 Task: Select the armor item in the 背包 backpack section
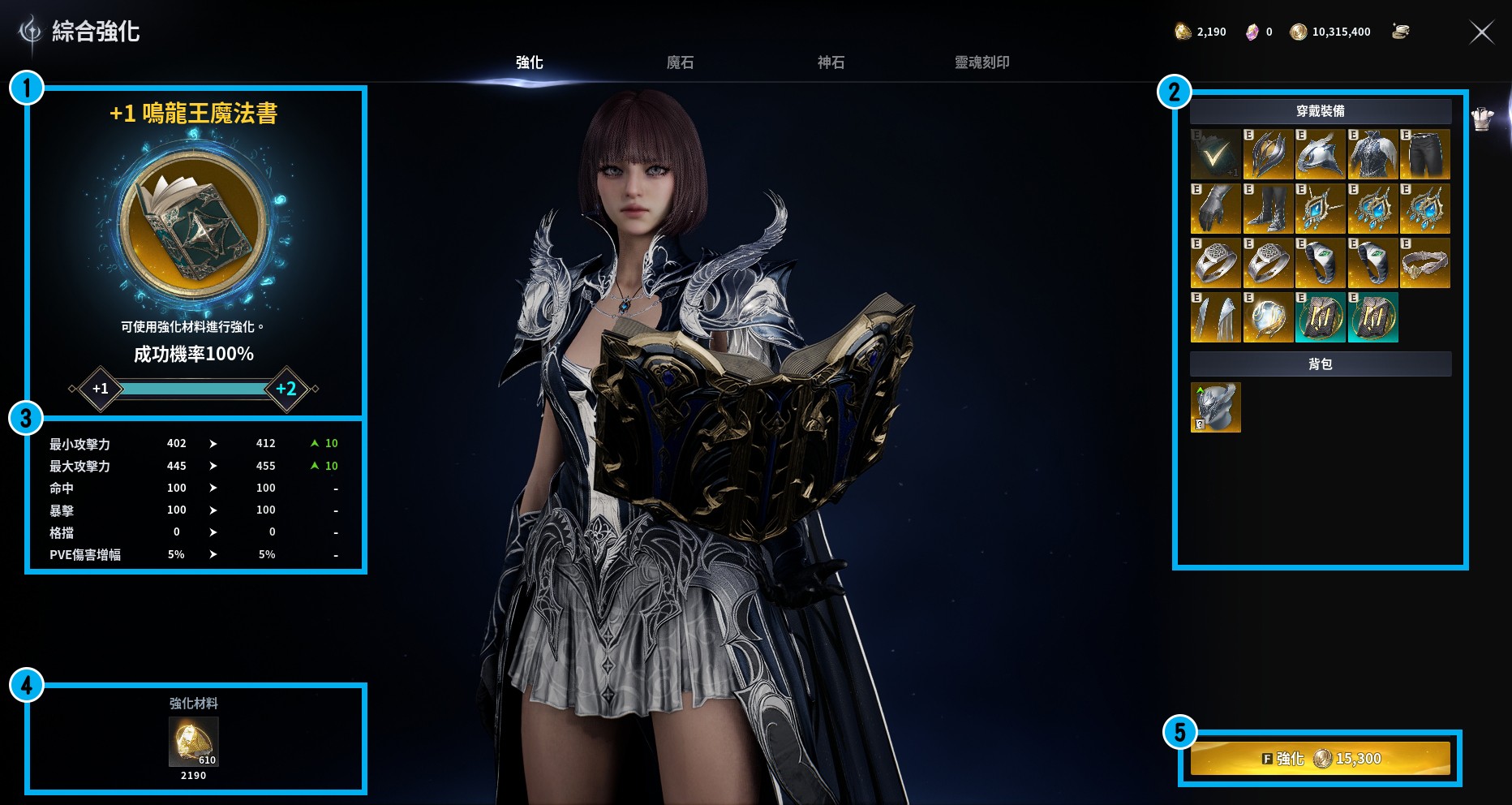[1215, 407]
